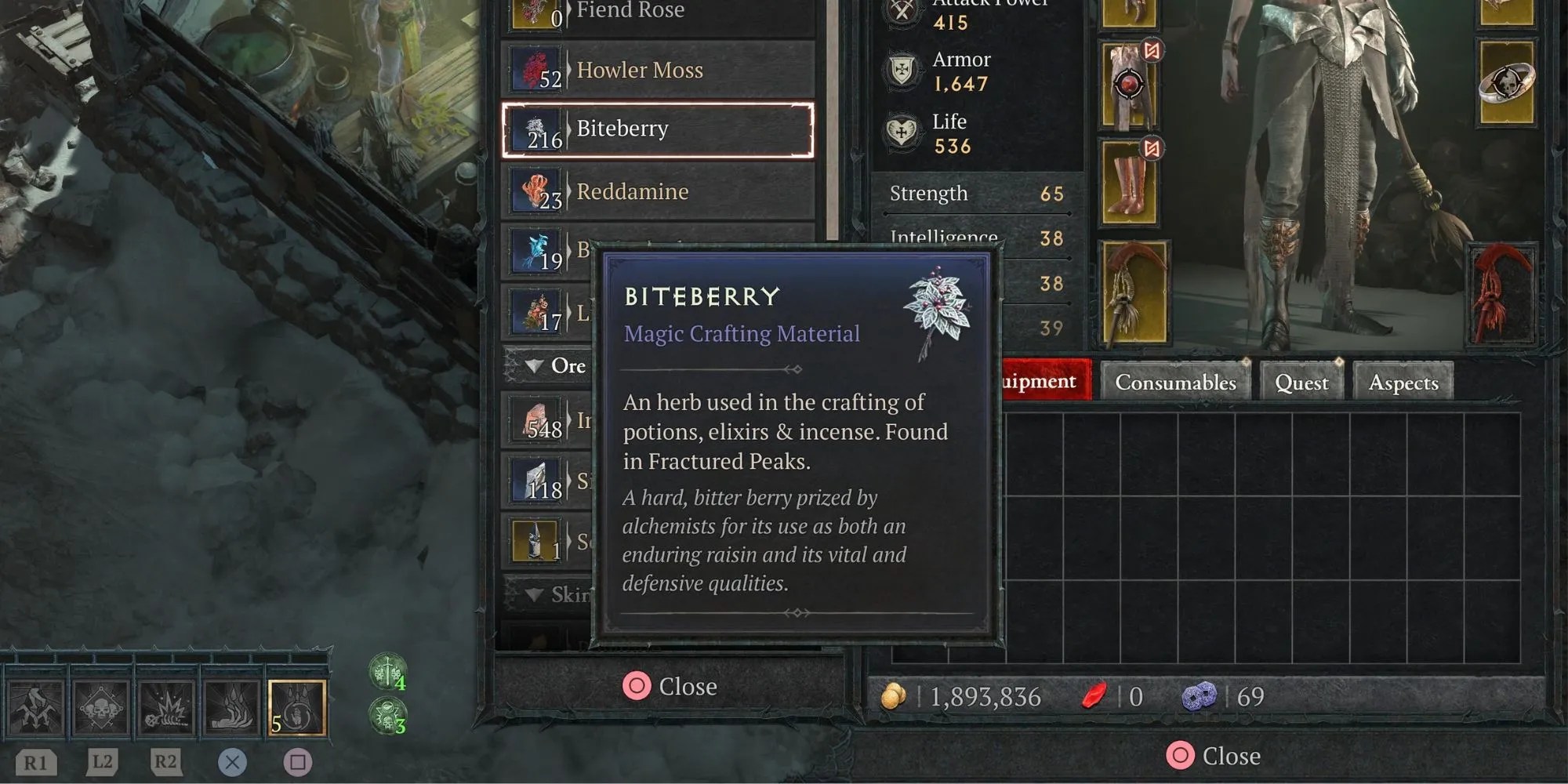
Task: Collapse the Ore category section
Action: [x=536, y=365]
